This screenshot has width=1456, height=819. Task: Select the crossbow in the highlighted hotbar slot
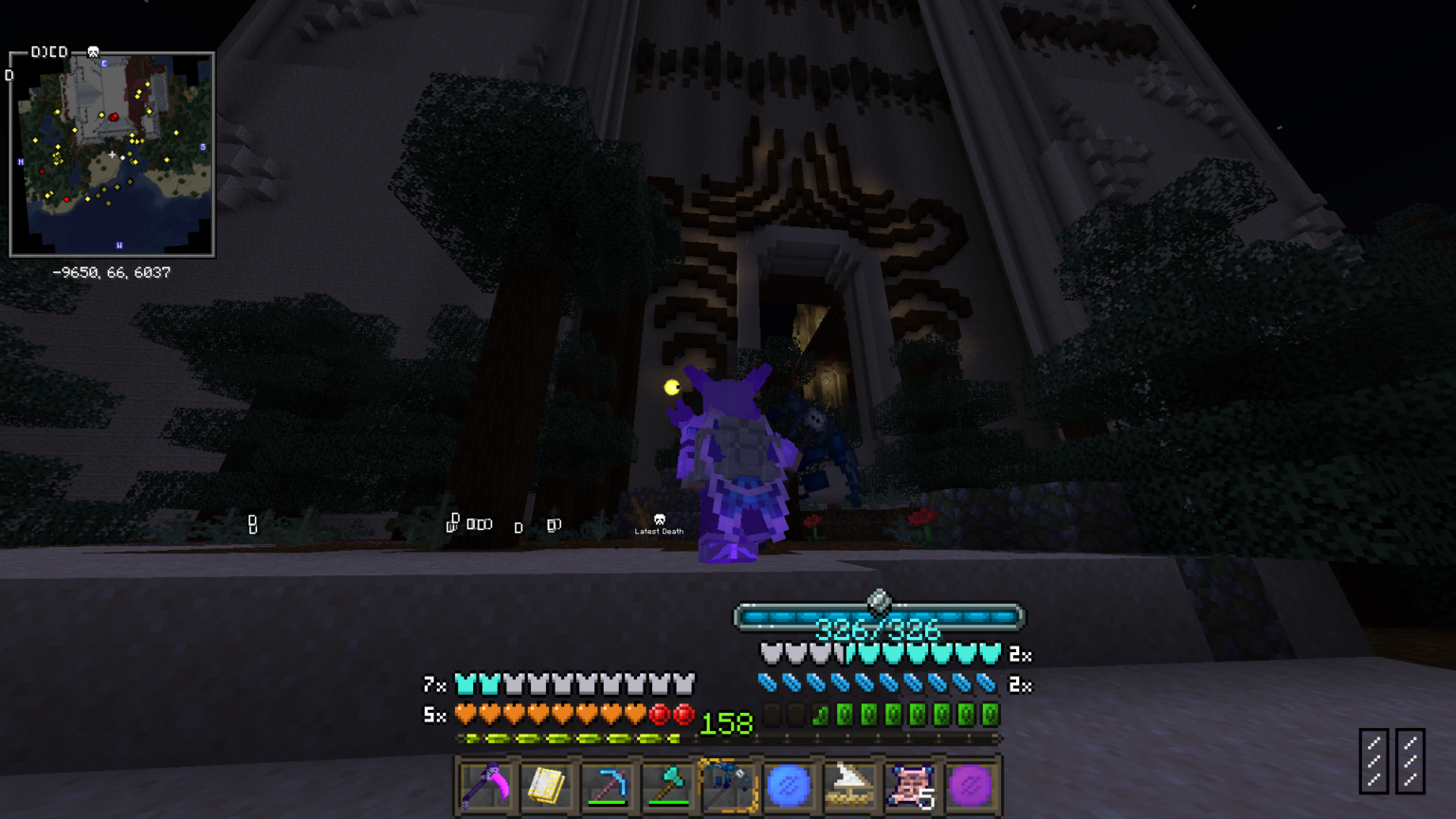click(730, 785)
